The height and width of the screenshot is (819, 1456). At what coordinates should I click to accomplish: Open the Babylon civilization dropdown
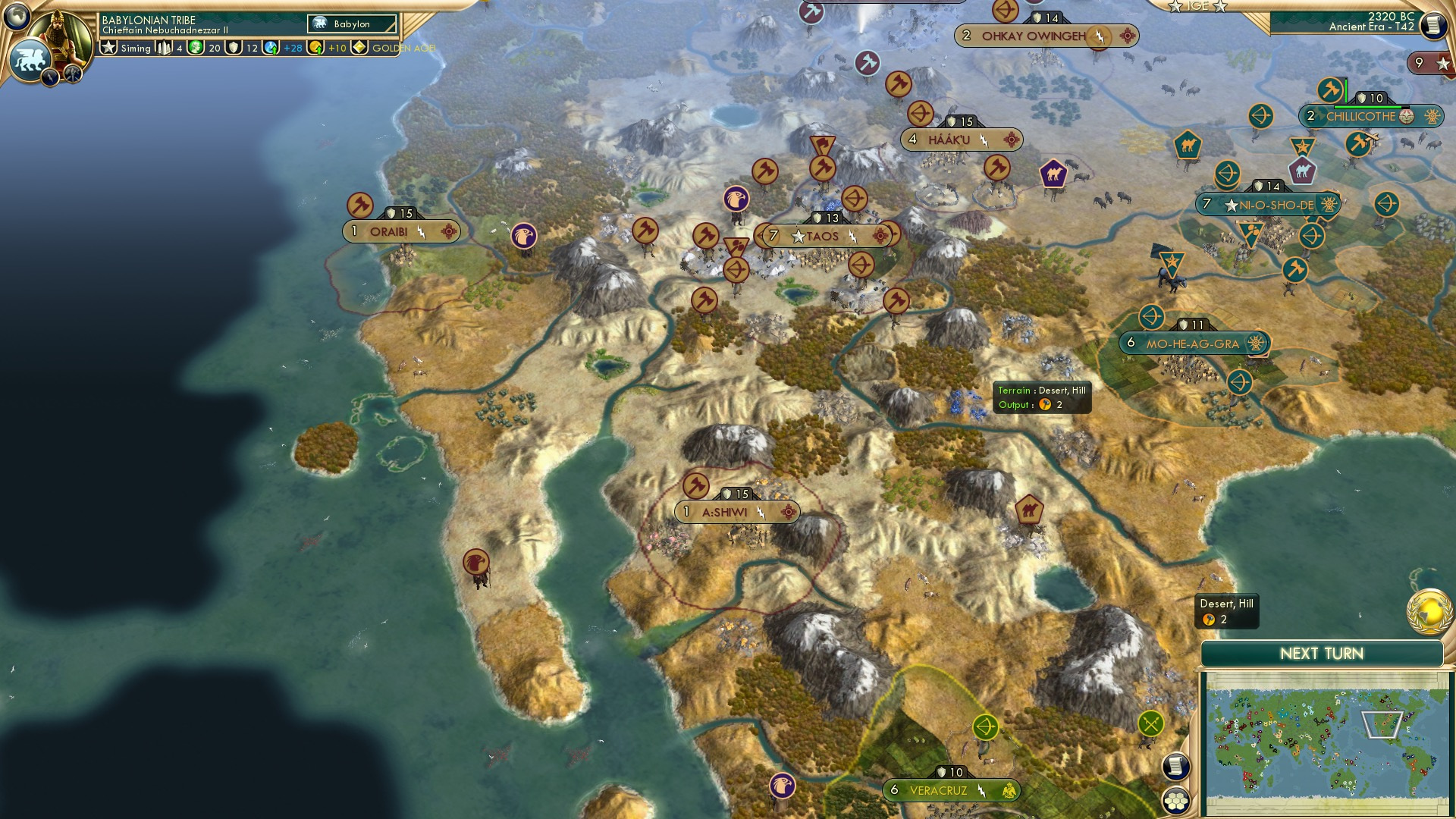(351, 24)
